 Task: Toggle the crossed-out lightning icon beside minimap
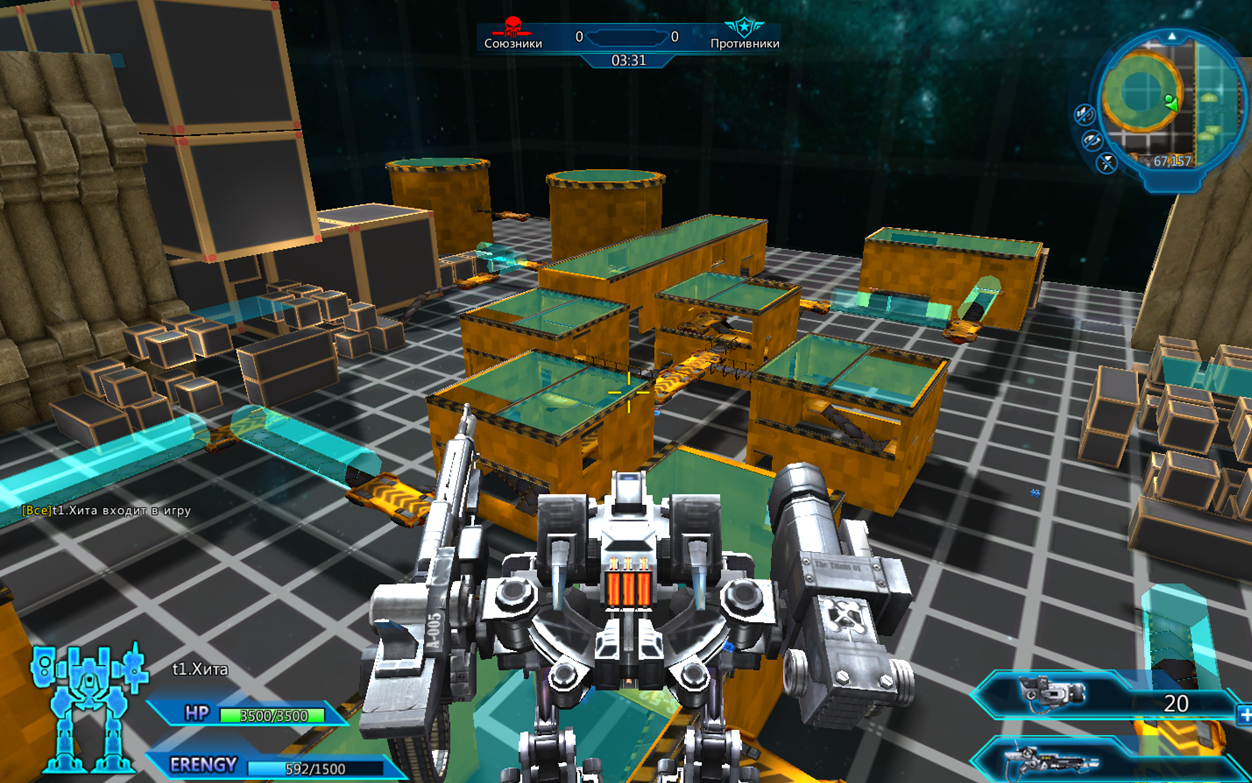pyautogui.click(x=1107, y=163)
